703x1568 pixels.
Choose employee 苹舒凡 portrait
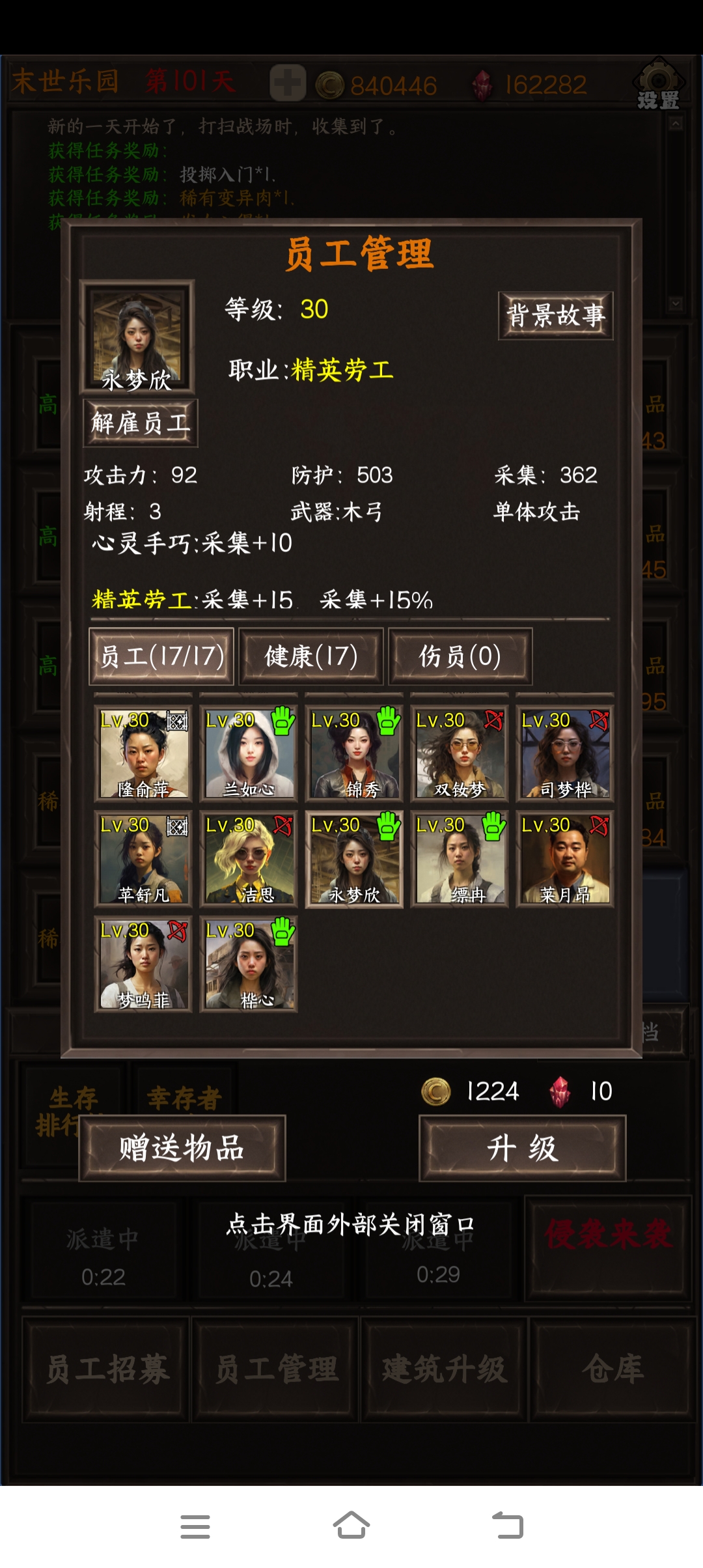tap(143, 860)
